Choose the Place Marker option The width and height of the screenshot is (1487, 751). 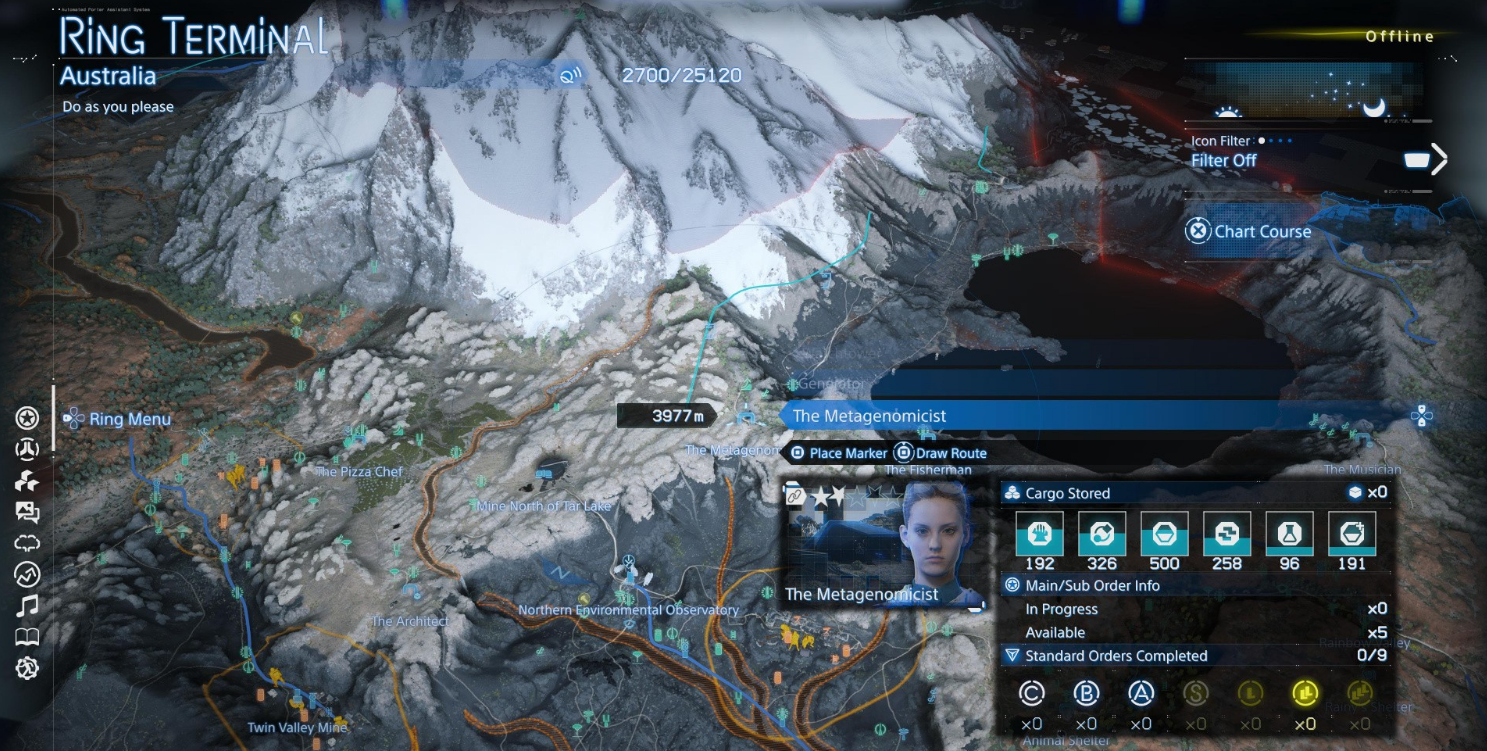(x=838, y=453)
